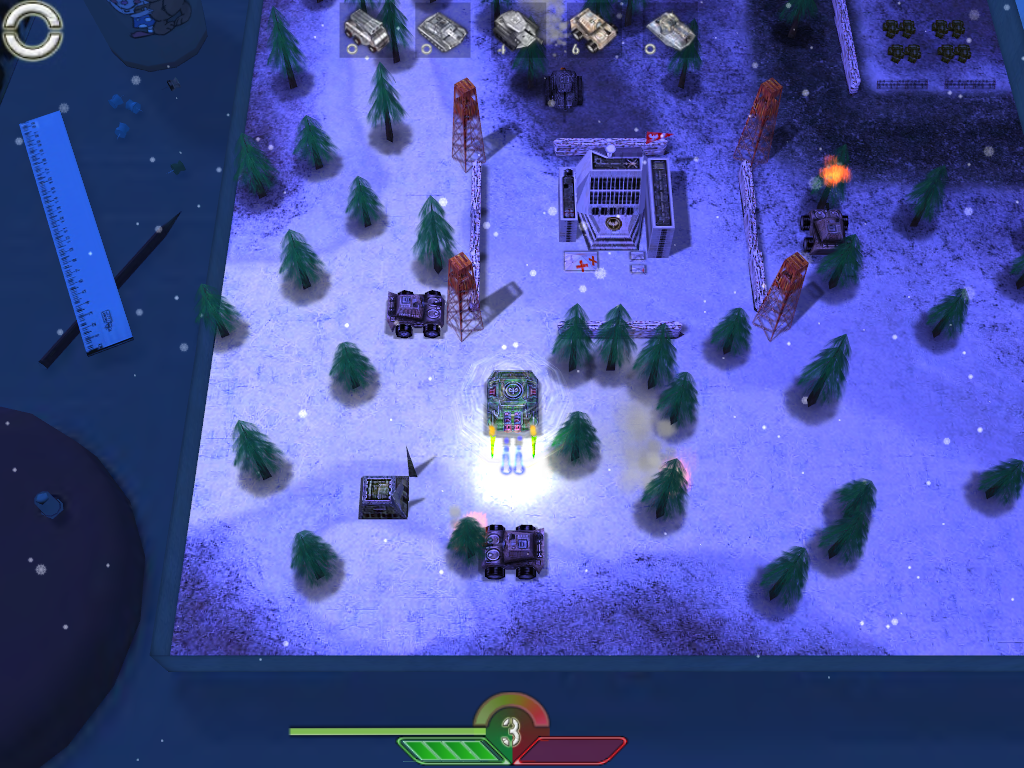Select the turreted tank icon showing 4
1024x768 pixels.
pyautogui.click(x=517, y=29)
